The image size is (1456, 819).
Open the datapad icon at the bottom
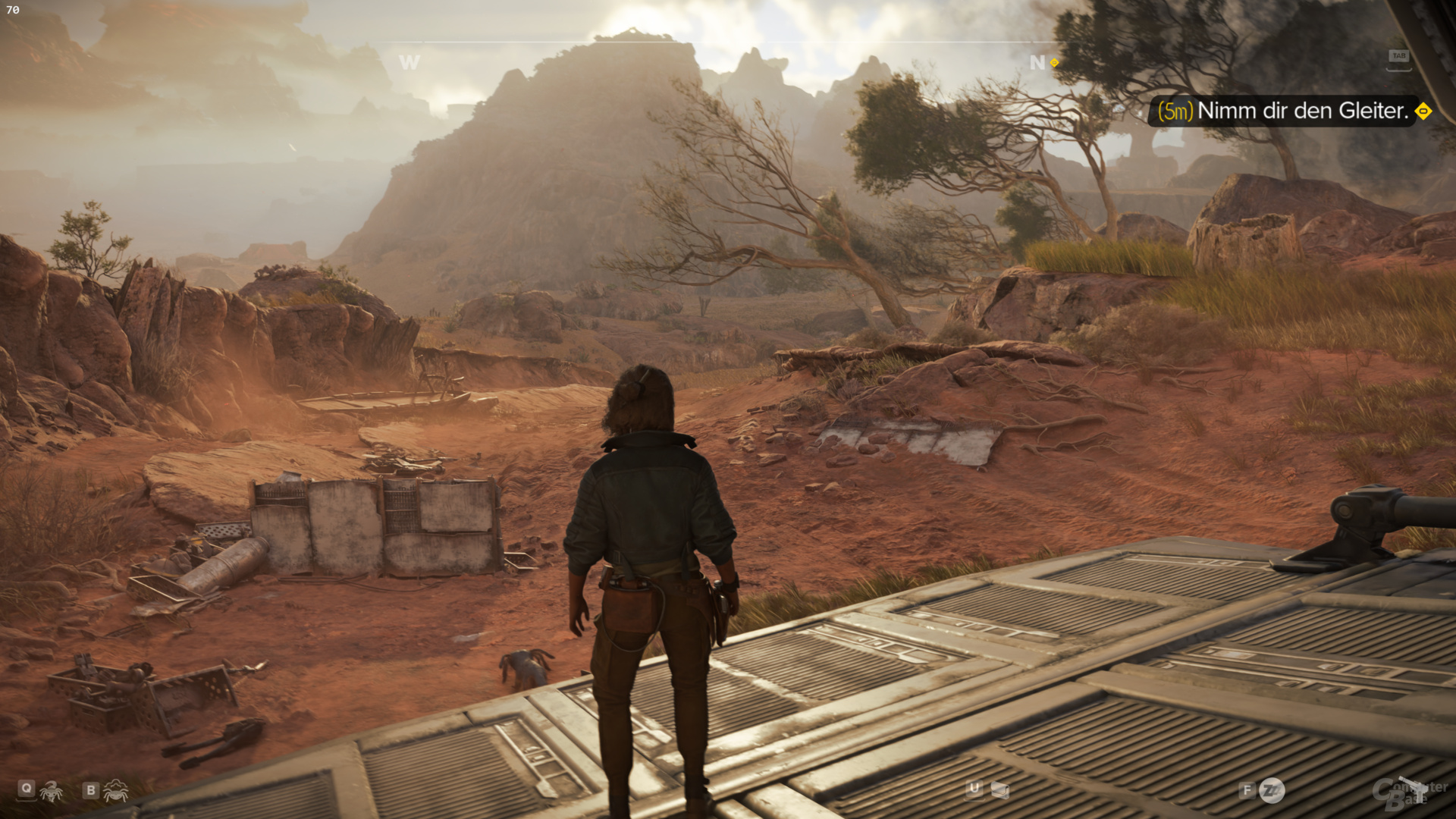pyautogui.click(x=999, y=791)
